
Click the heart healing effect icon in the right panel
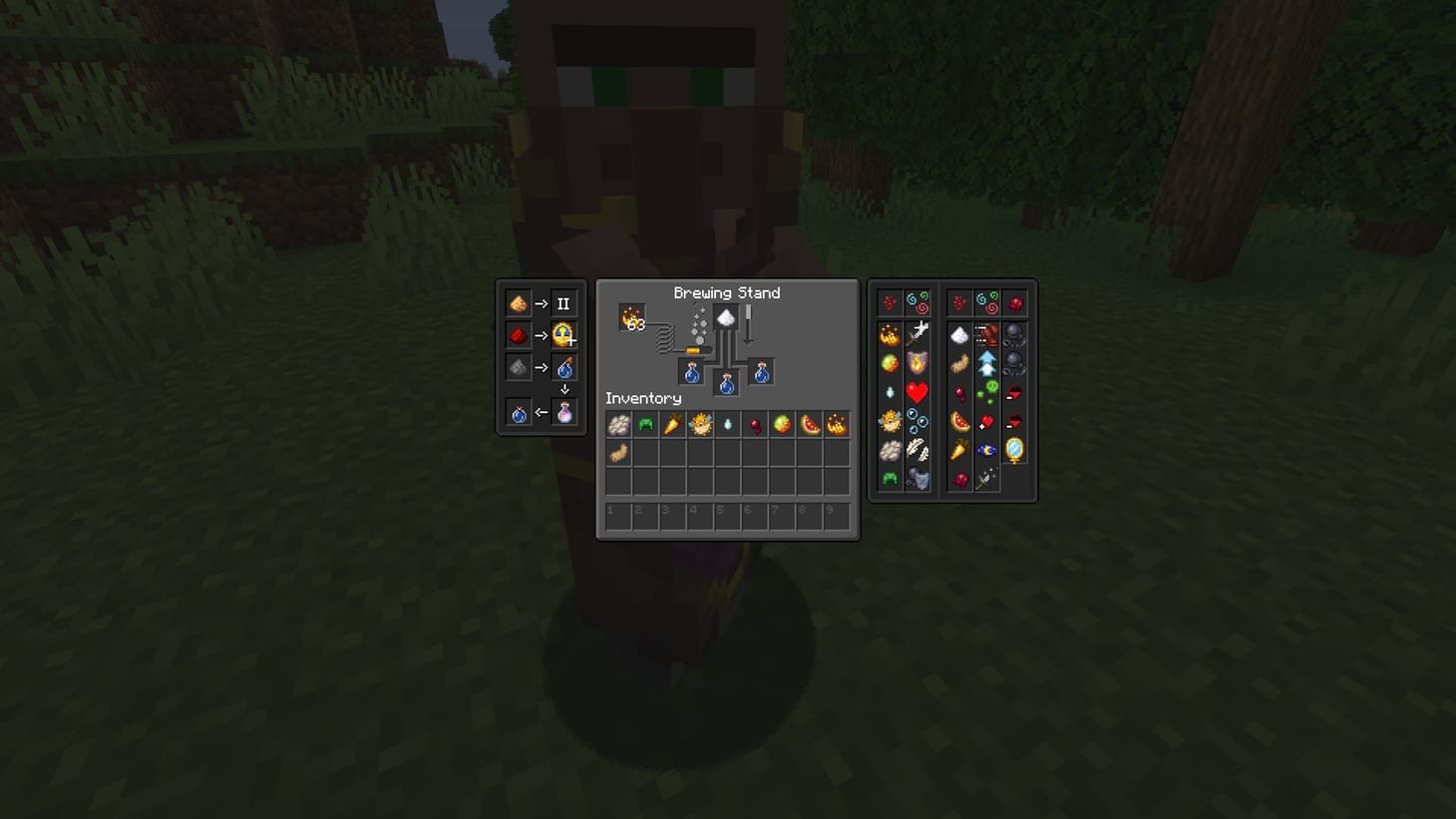[x=917, y=391]
